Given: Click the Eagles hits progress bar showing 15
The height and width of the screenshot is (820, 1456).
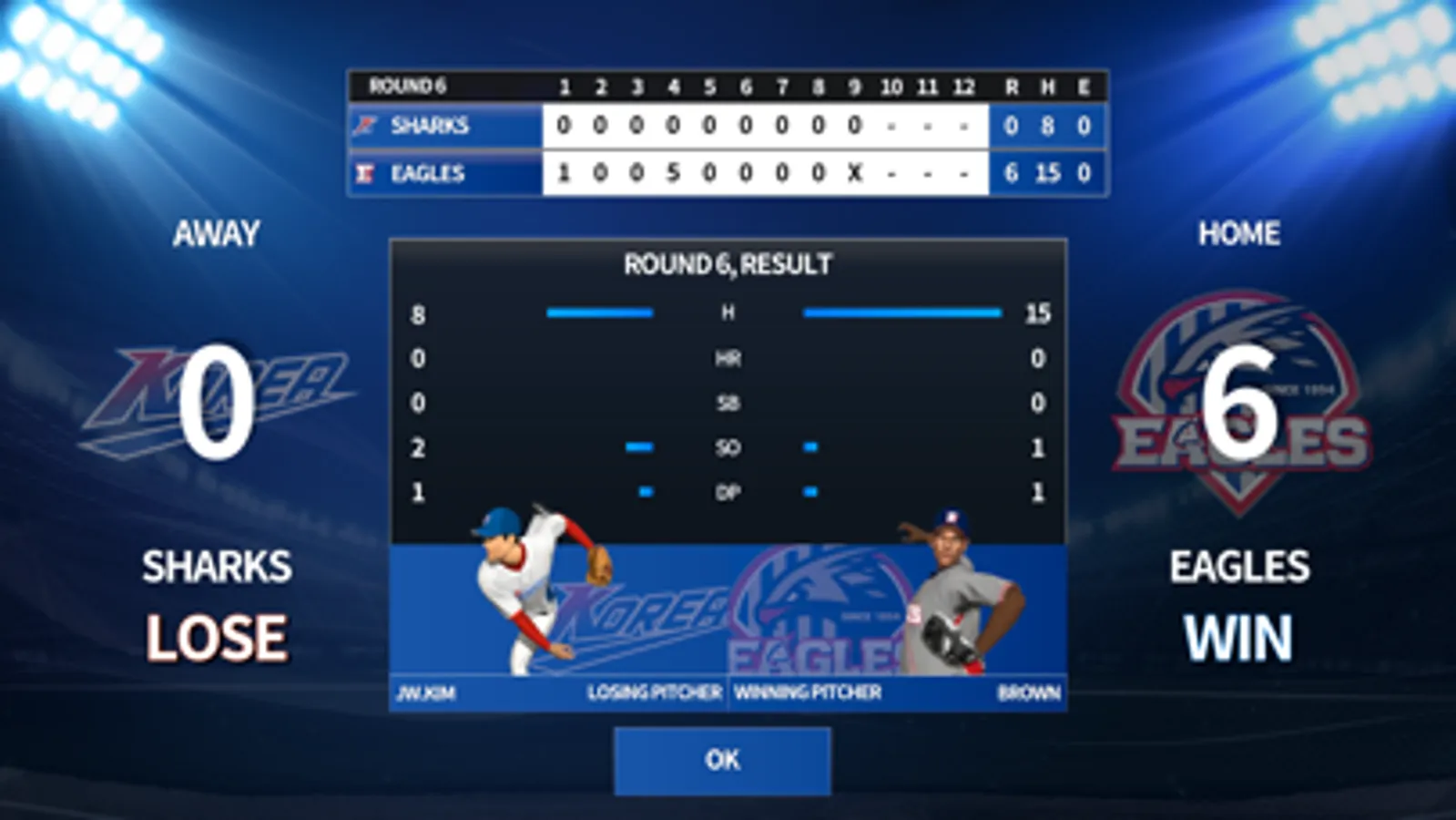Looking at the screenshot, I should click(x=901, y=313).
